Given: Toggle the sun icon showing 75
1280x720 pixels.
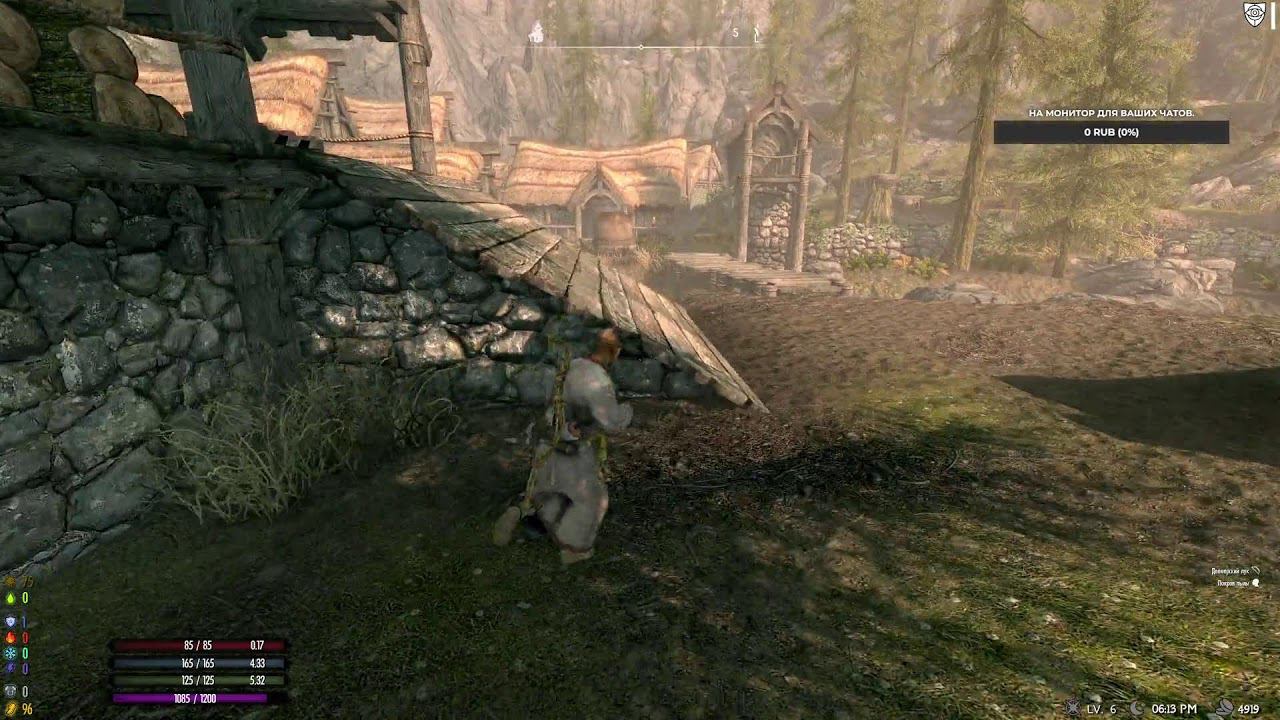Looking at the screenshot, I should [10, 580].
